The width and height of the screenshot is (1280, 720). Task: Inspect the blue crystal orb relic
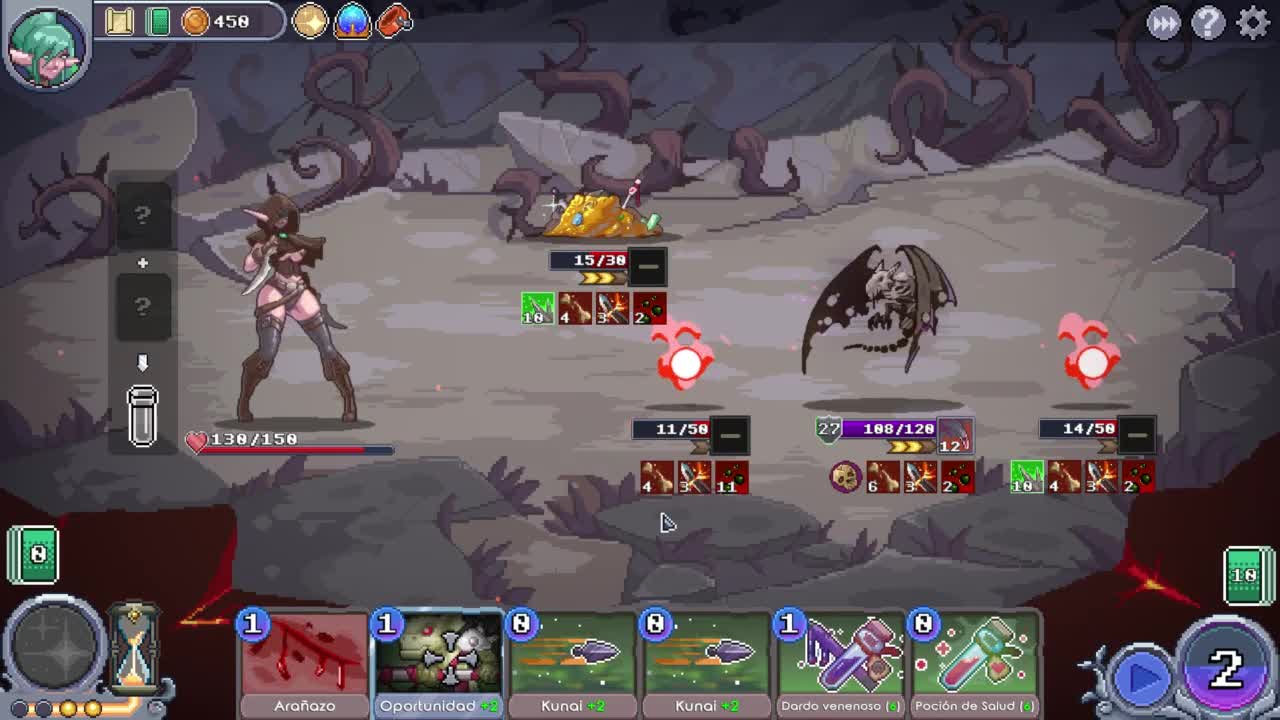(352, 21)
